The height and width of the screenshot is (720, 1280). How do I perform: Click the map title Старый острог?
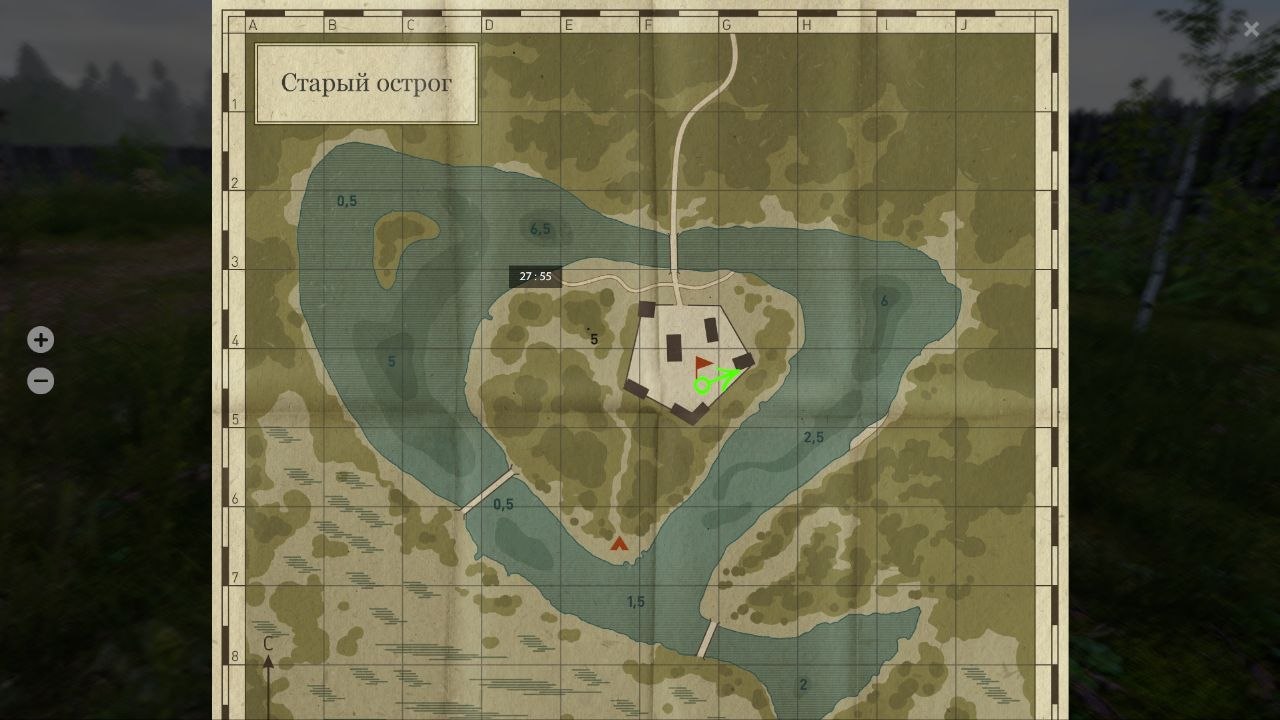(366, 82)
